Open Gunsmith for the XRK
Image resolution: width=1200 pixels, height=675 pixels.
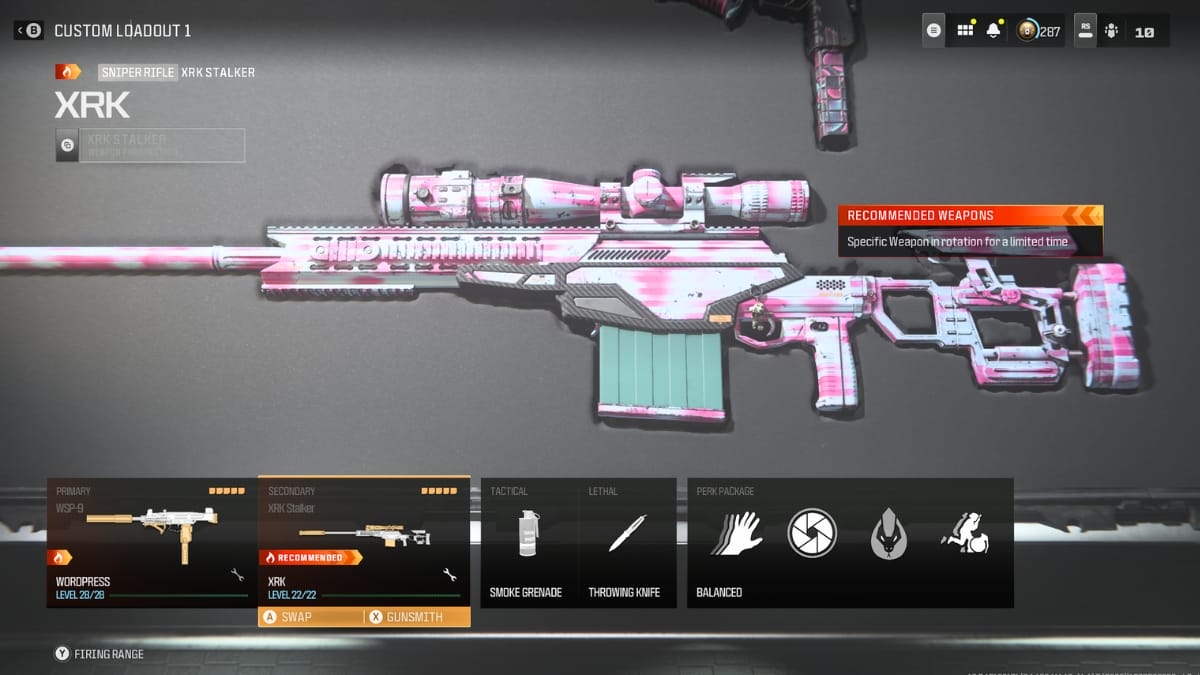tap(417, 617)
